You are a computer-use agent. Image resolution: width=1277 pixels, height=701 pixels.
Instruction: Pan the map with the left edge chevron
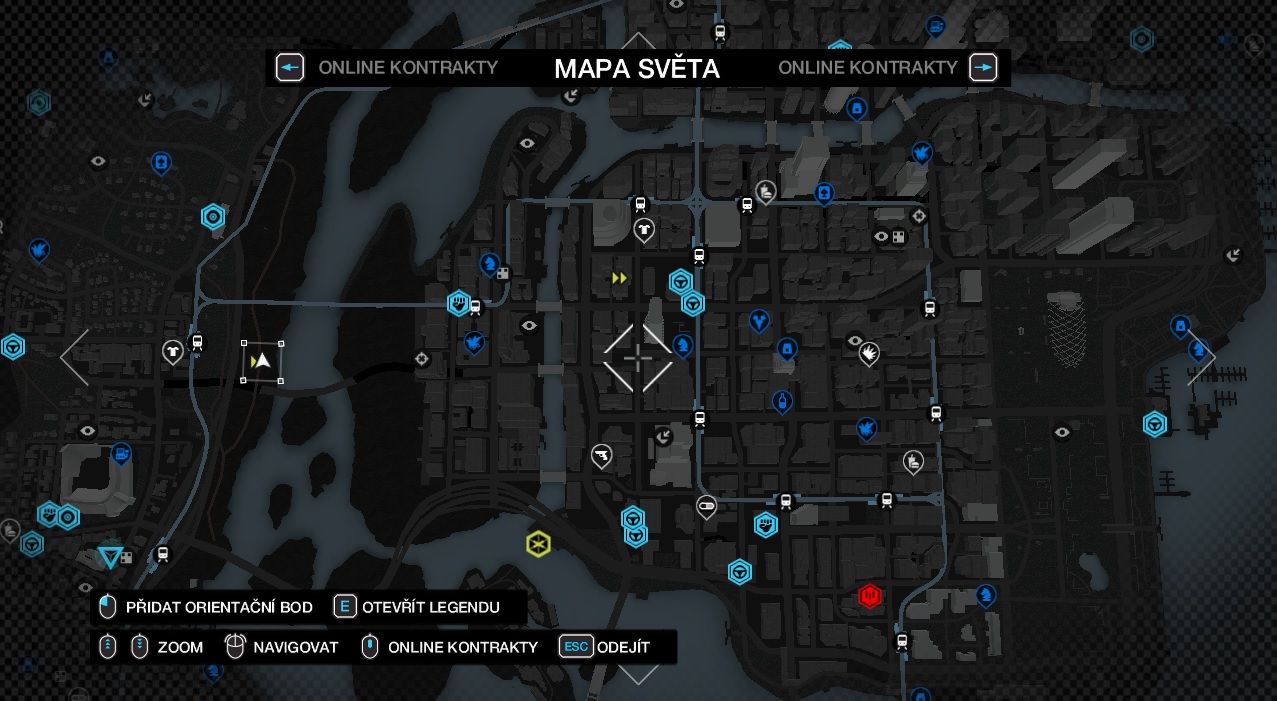coord(75,357)
